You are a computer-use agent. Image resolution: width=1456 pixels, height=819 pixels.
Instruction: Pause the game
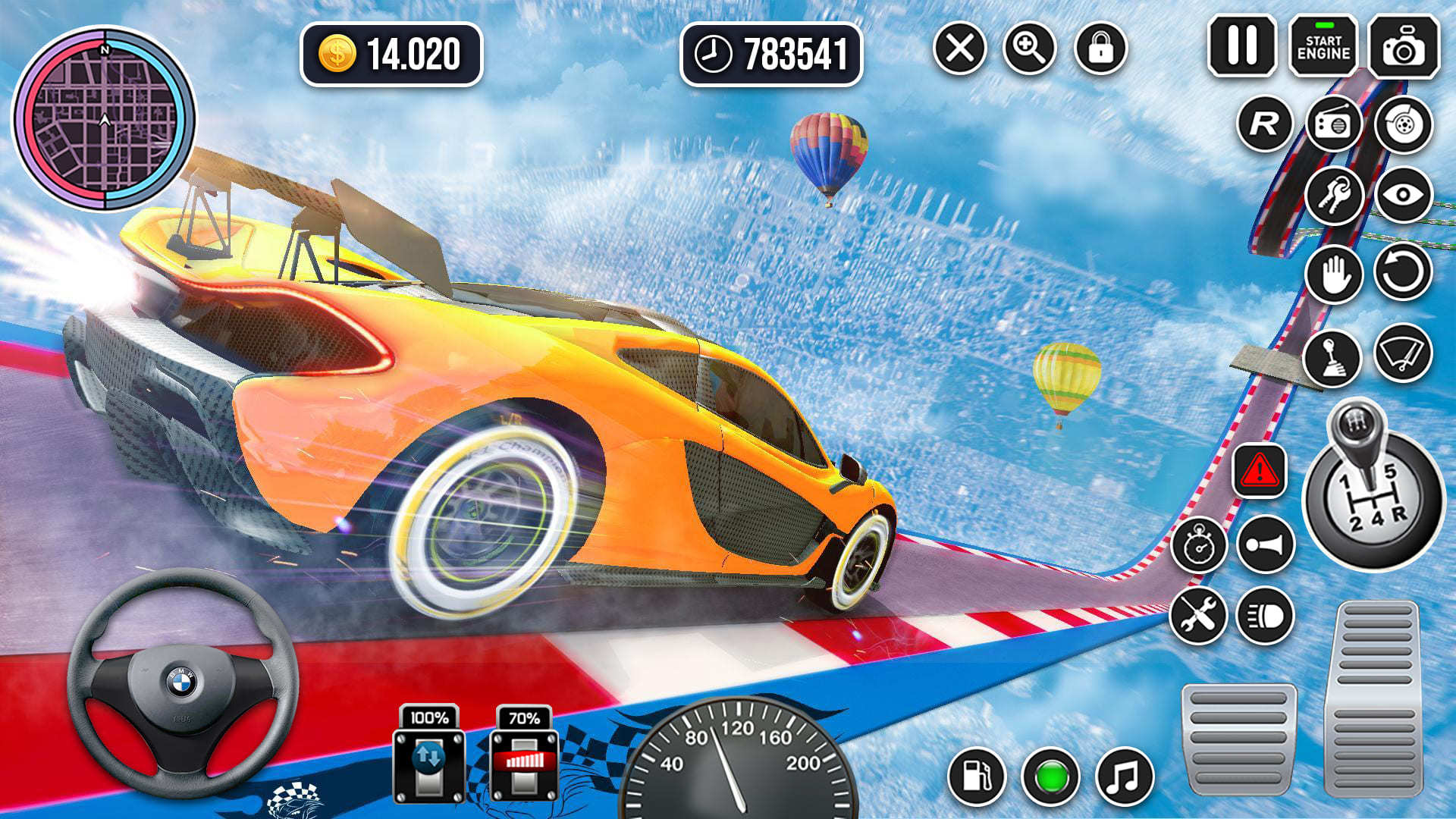click(1242, 46)
